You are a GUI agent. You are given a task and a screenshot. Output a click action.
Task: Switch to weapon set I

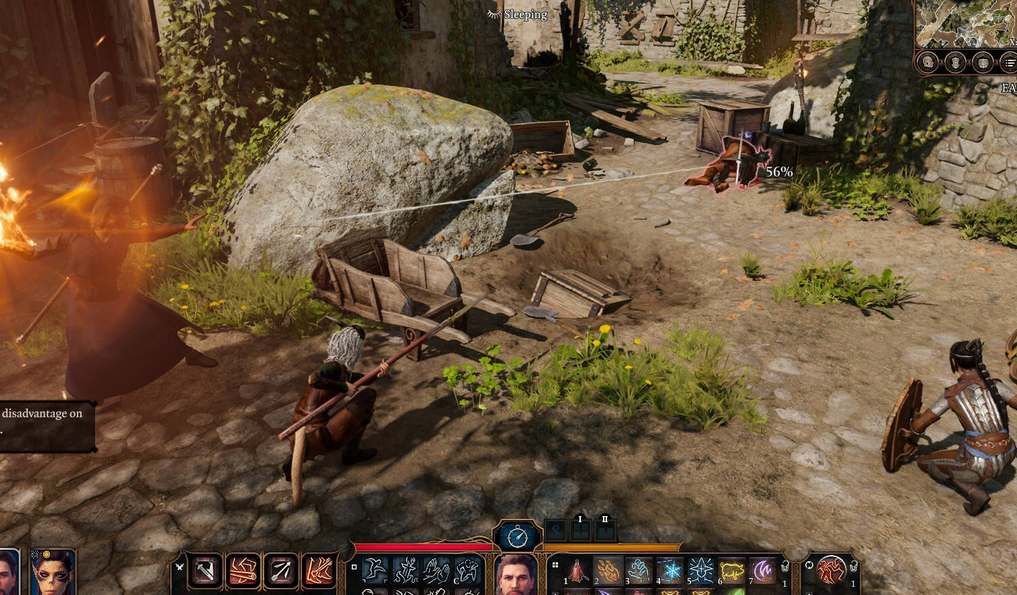click(x=579, y=526)
